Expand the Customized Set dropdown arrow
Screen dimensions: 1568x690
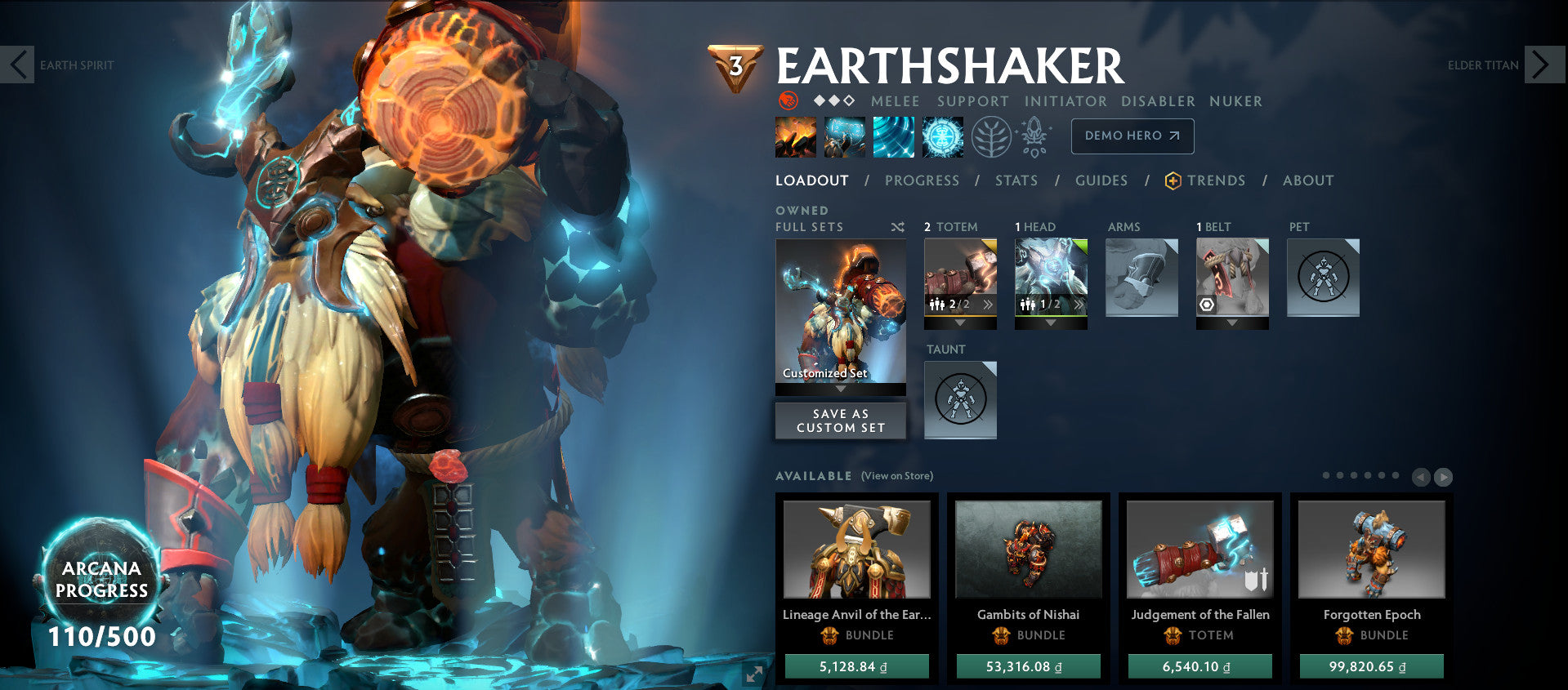[840, 390]
